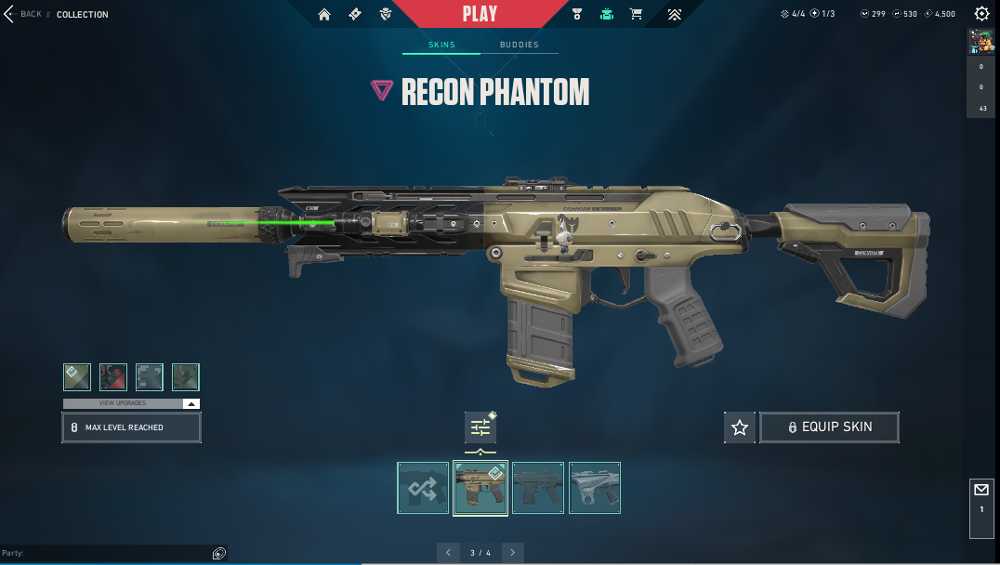Click the red PLAY button
Image resolution: width=1000 pixels, height=565 pixels.
(x=480, y=14)
